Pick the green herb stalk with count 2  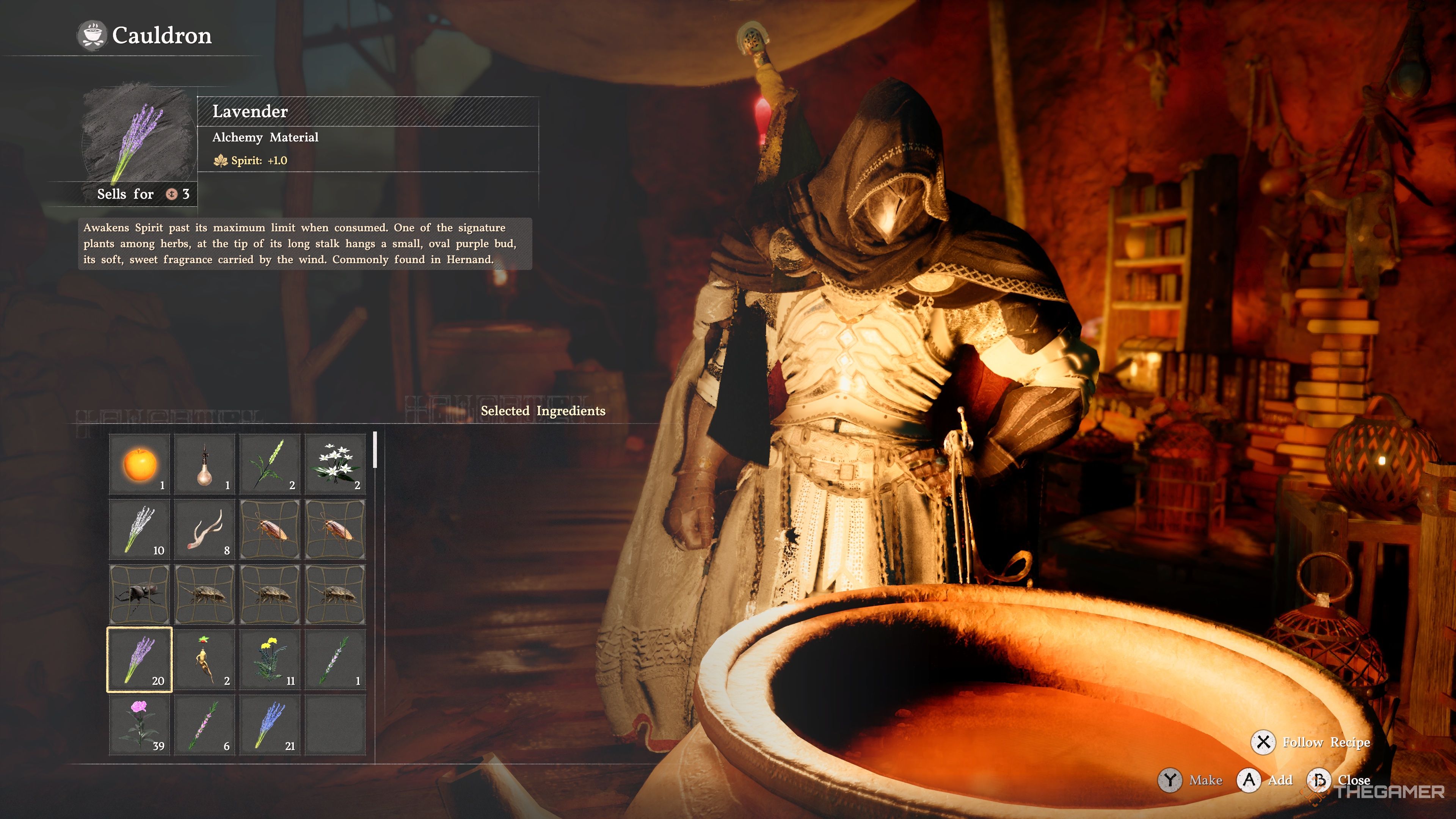point(270,464)
